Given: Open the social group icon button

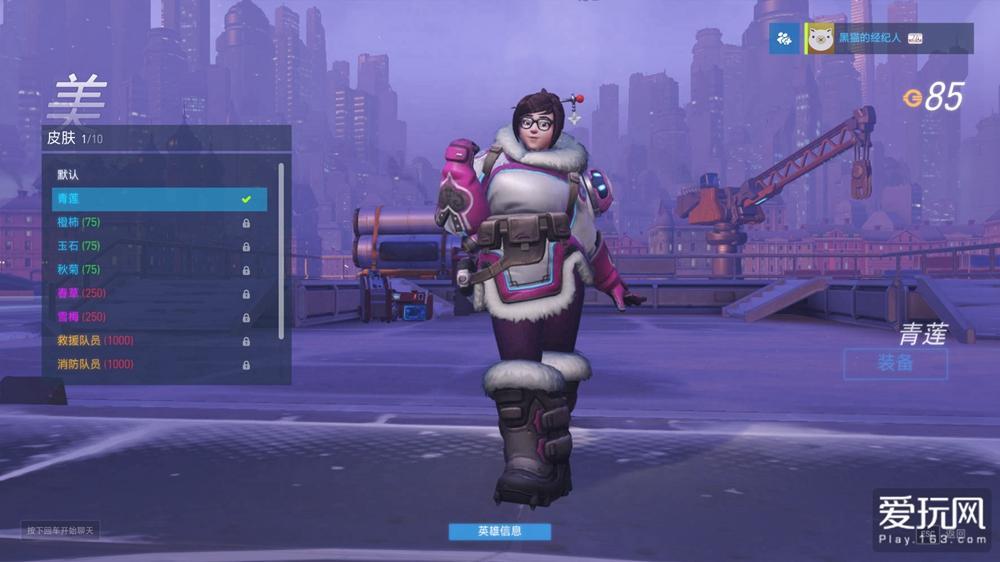Looking at the screenshot, I should pyautogui.click(x=784, y=38).
